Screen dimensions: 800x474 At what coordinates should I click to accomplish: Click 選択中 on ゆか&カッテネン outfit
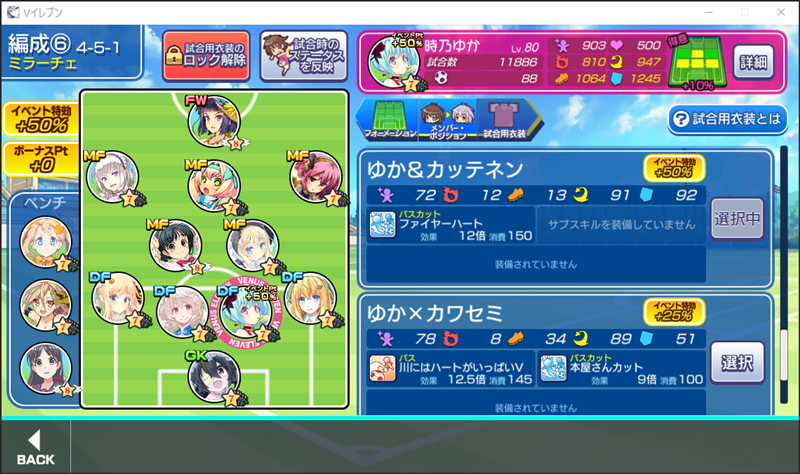[x=737, y=218]
